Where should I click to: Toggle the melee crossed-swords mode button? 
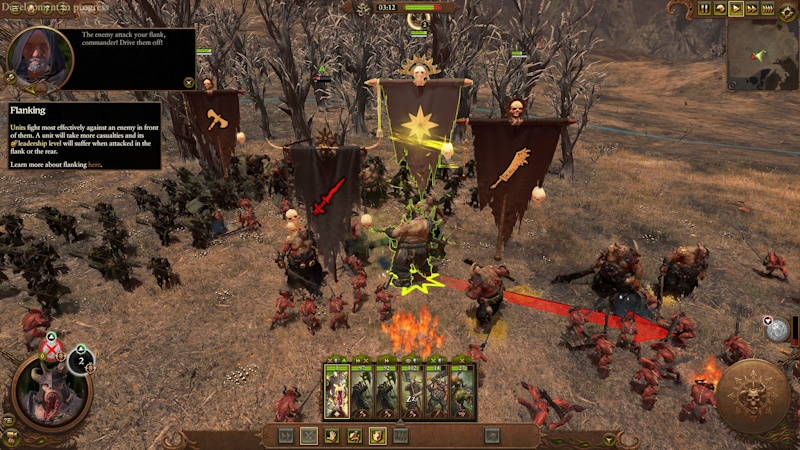pyautogui.click(x=309, y=435)
